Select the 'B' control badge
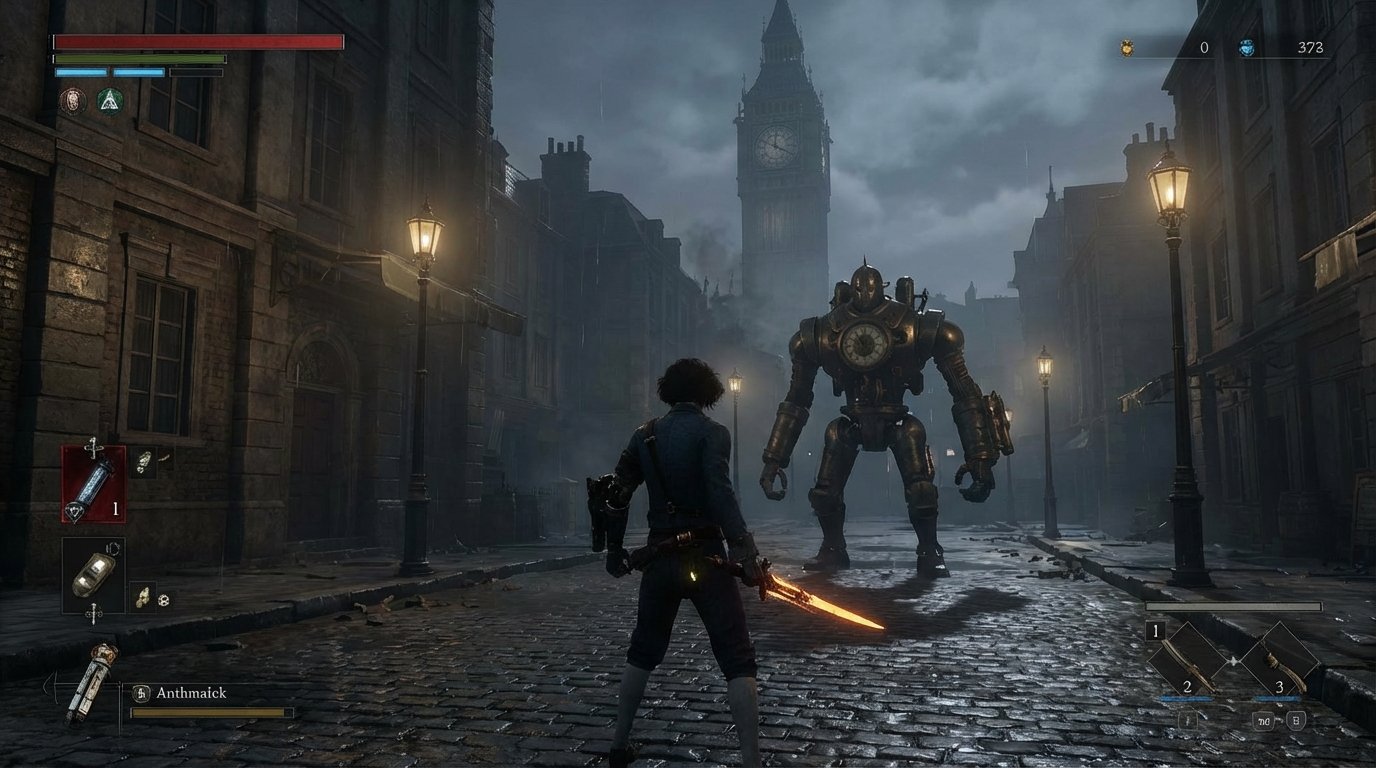The height and width of the screenshot is (768, 1376). (x=1296, y=721)
